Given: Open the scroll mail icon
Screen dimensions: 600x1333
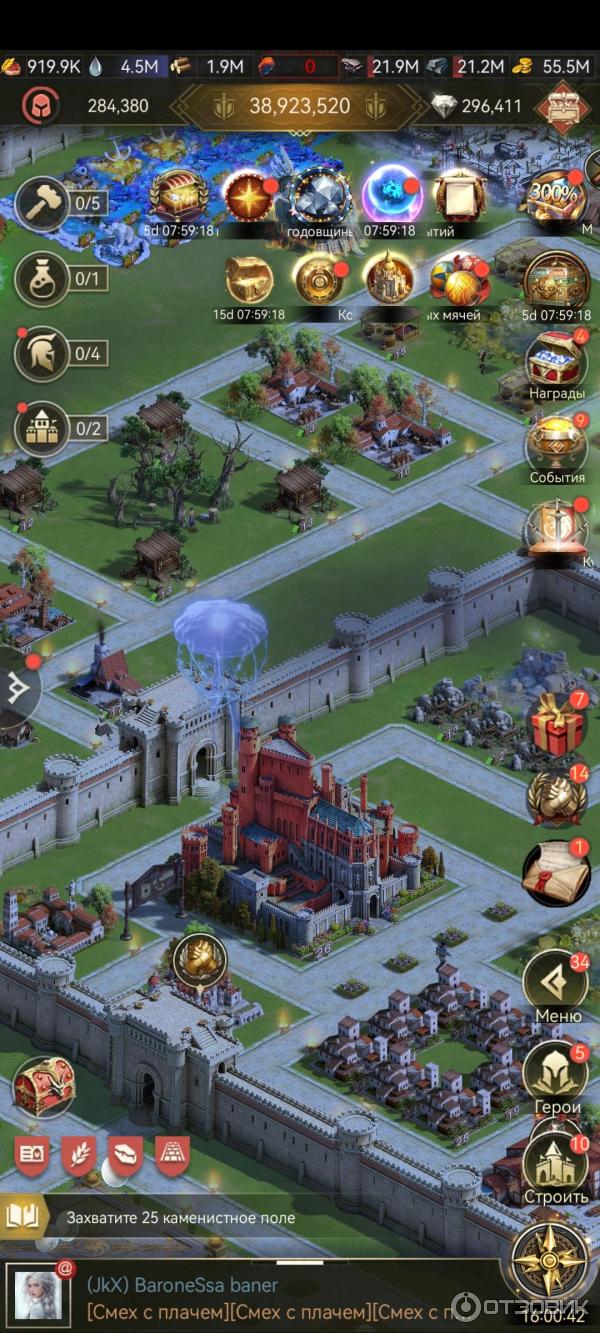Looking at the screenshot, I should pos(556,872).
